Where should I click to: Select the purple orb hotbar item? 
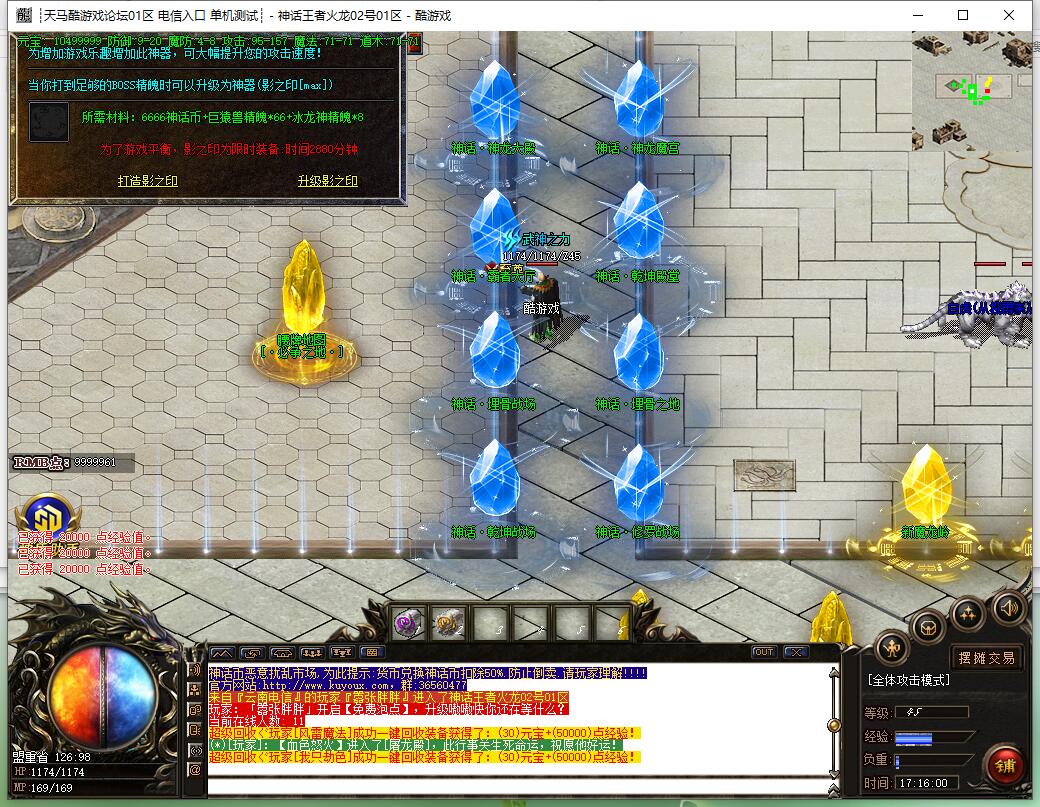point(408,624)
